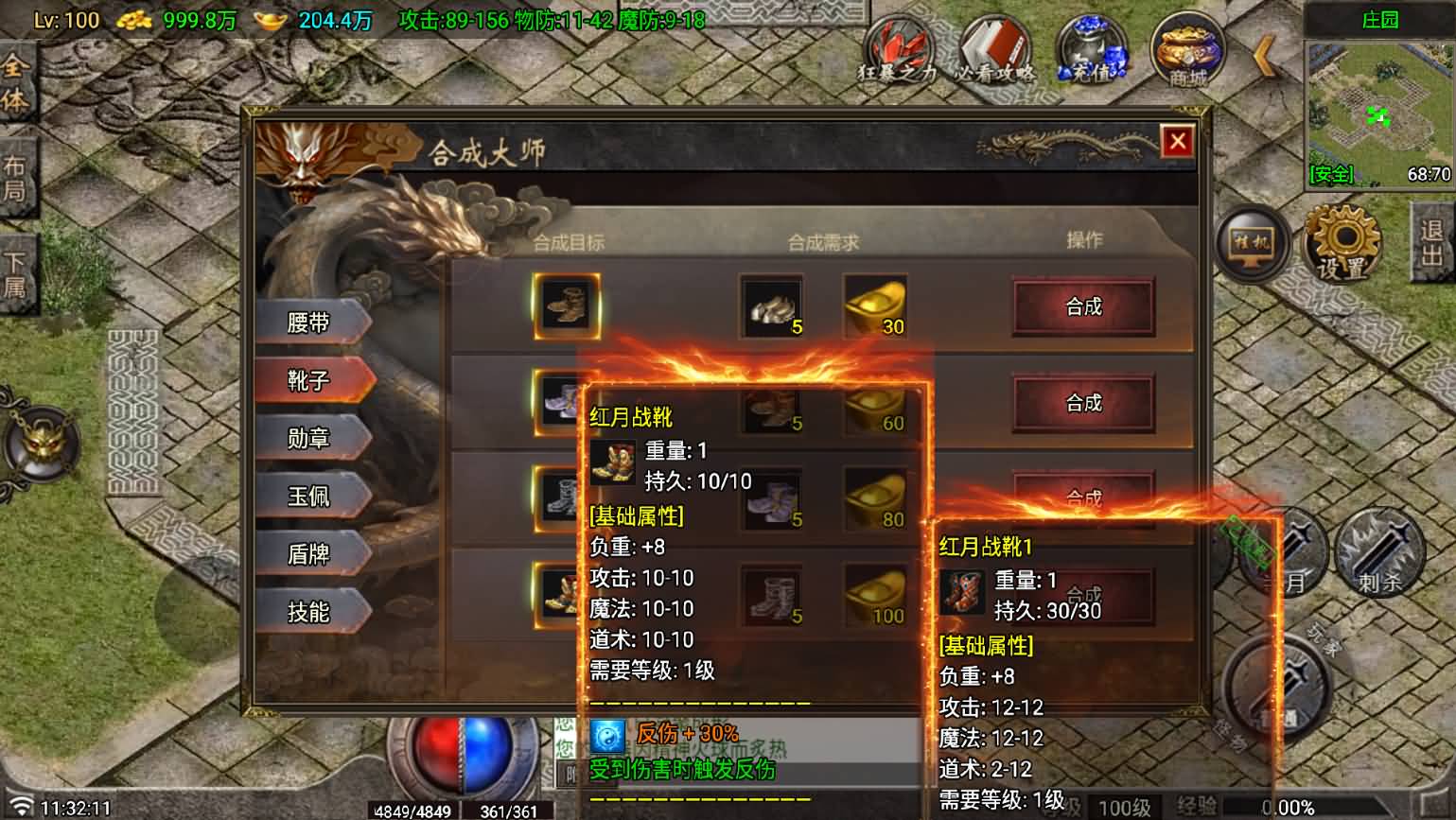
Task: Toggle 挂机 auto-play mode
Action: pyautogui.click(x=1251, y=244)
